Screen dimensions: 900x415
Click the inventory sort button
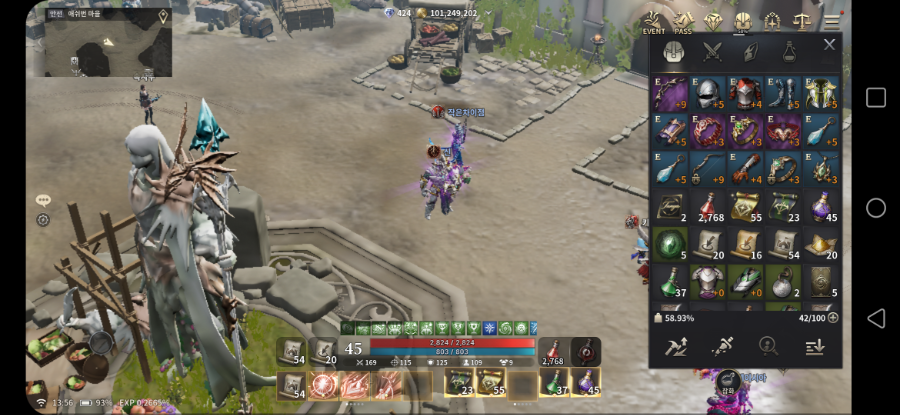814,346
